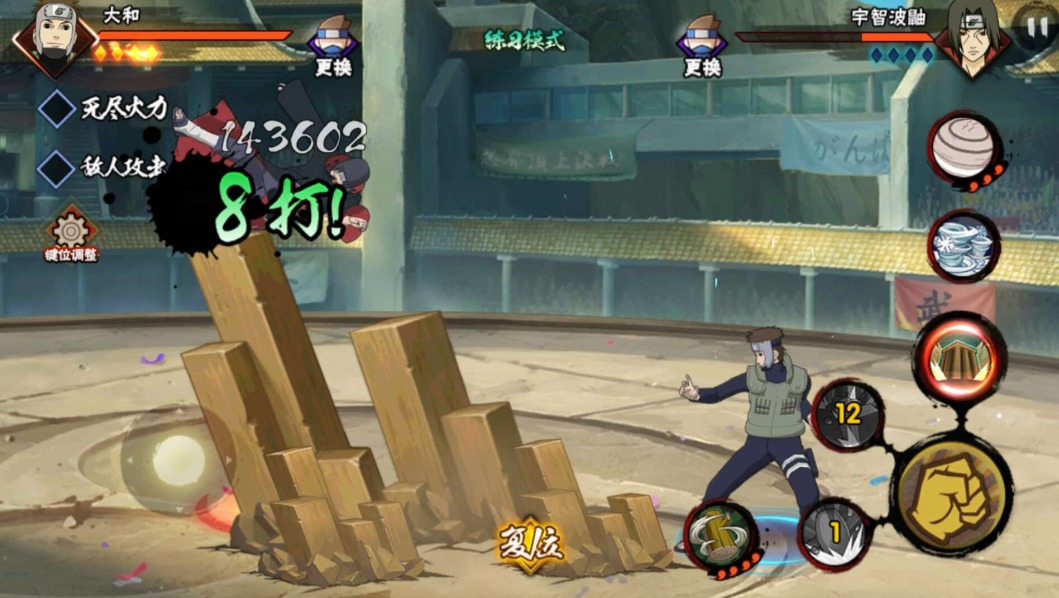Pause the match with the pause button
This screenshot has height=598, width=1059.
click(1034, 28)
